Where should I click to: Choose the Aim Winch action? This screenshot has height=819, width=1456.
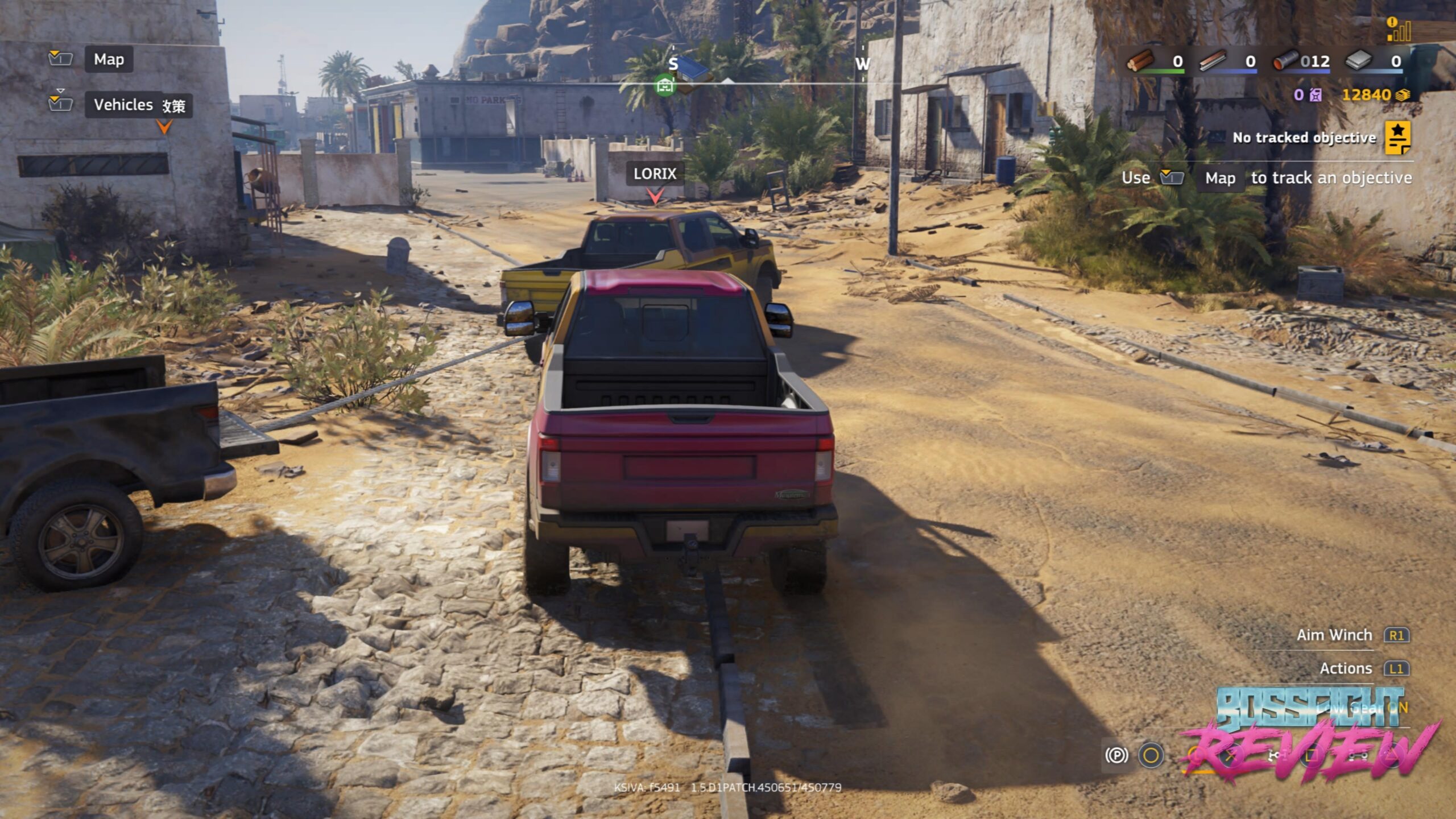[x=1334, y=635]
